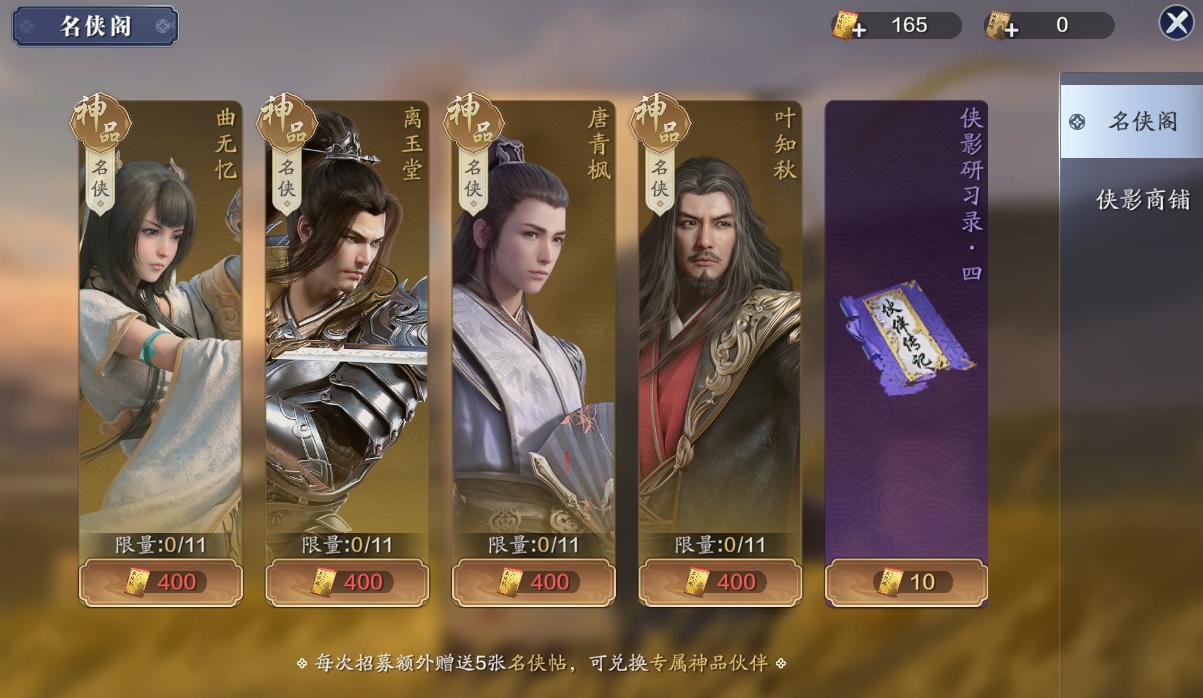Buy 离玉堂 with the 400 price button
1203x698 pixels.
tap(347, 582)
